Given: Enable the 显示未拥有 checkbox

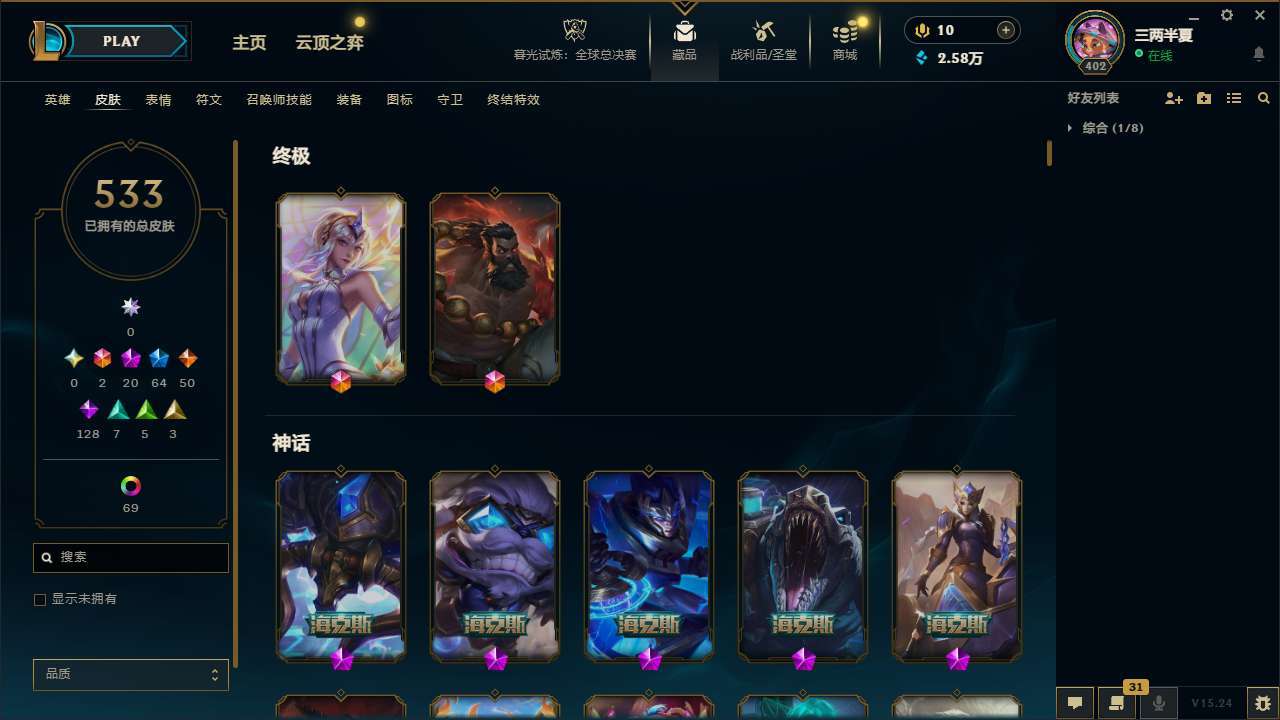Looking at the screenshot, I should pyautogui.click(x=40, y=599).
